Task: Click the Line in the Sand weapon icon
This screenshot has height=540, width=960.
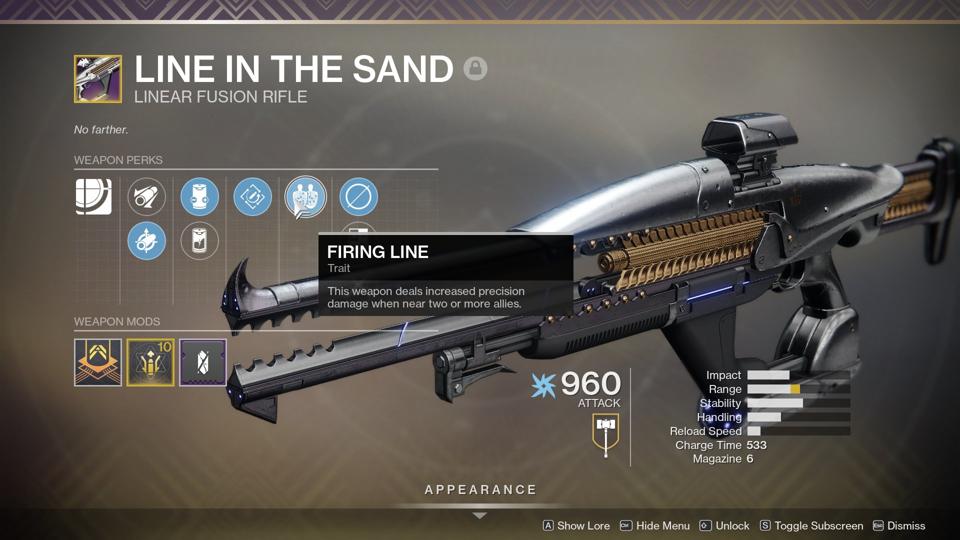Action: (x=98, y=79)
